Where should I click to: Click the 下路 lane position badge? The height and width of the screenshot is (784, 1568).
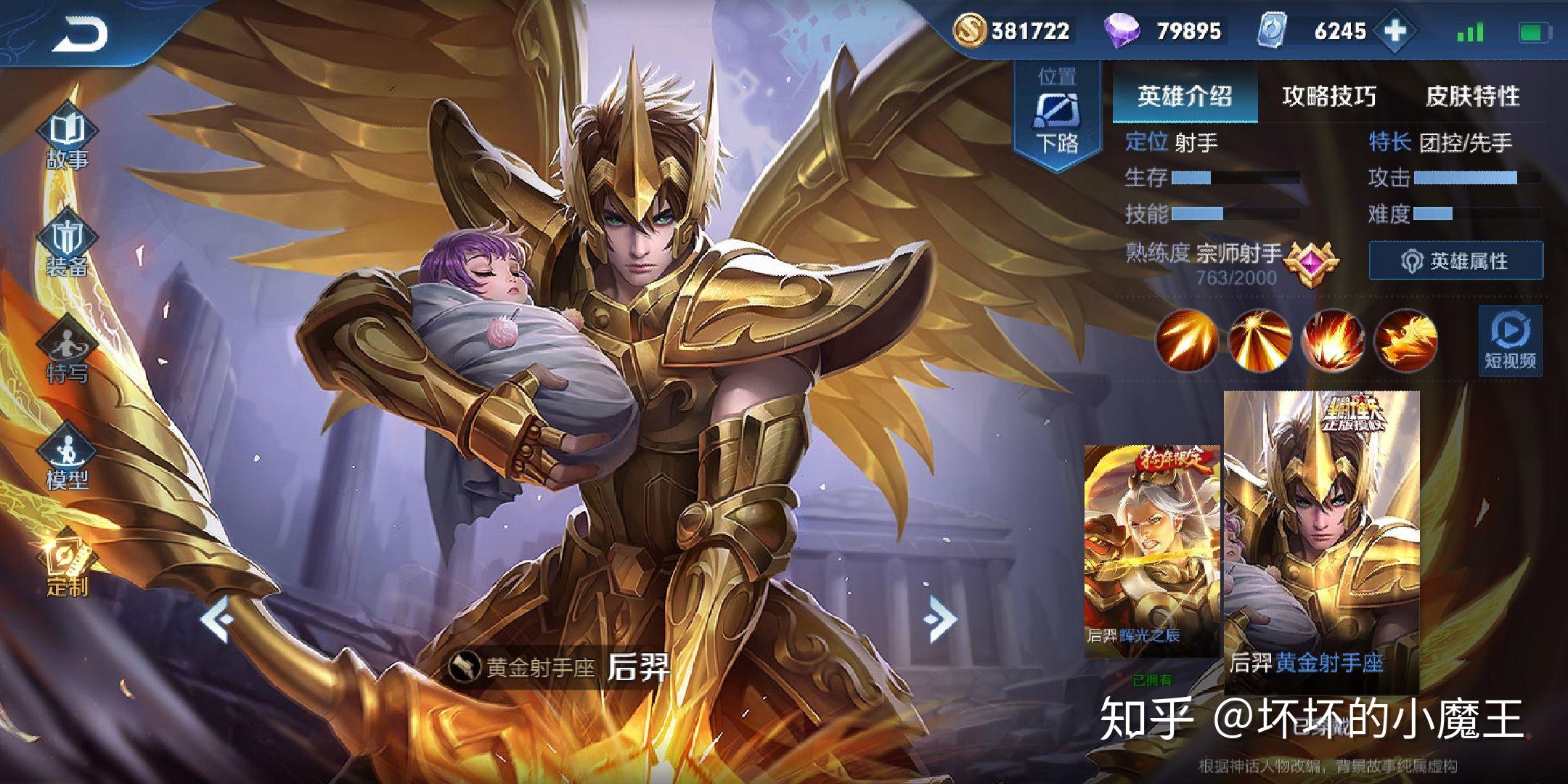[1057, 115]
